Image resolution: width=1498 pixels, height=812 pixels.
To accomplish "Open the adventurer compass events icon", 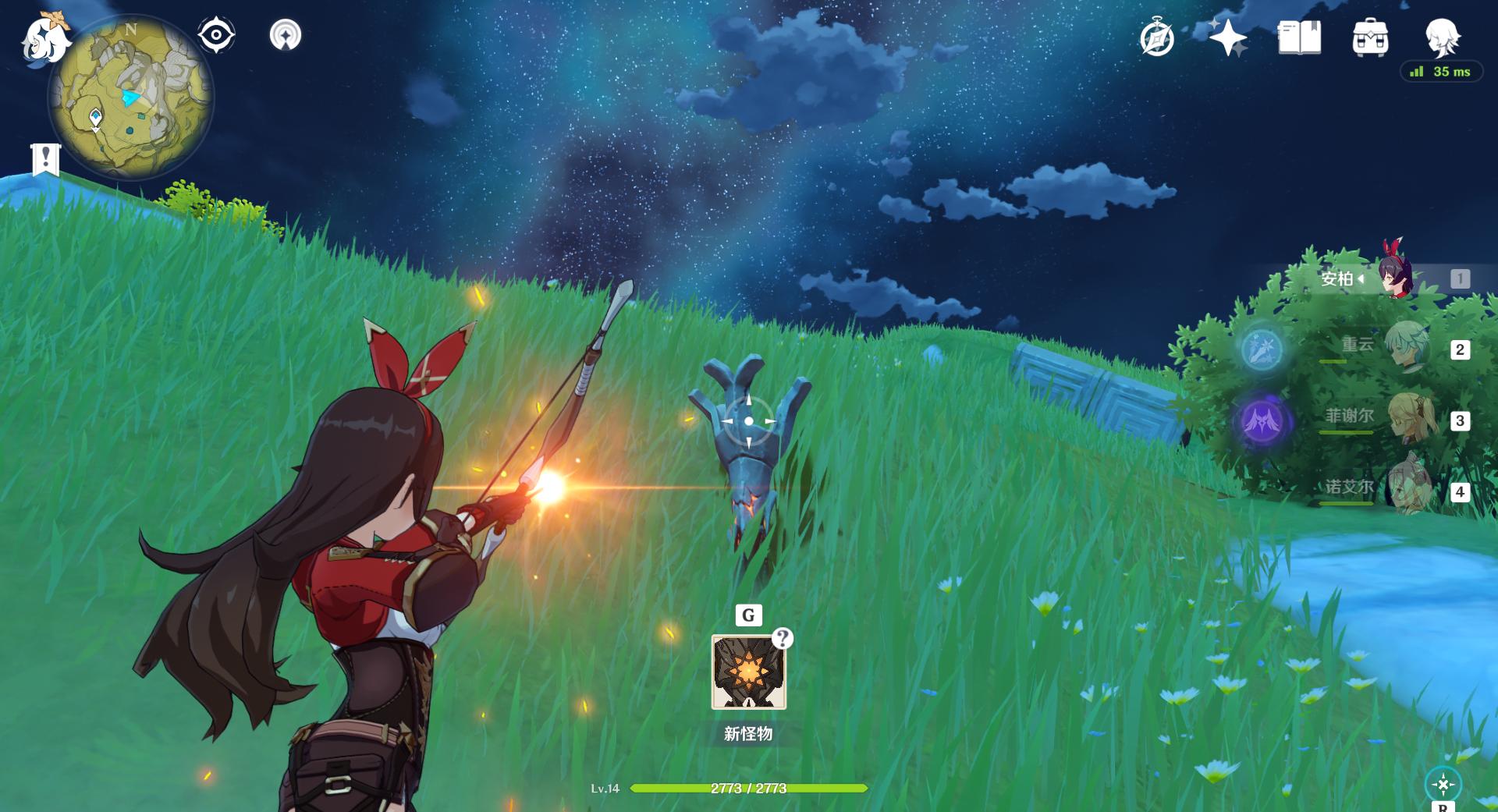I will [1156, 37].
